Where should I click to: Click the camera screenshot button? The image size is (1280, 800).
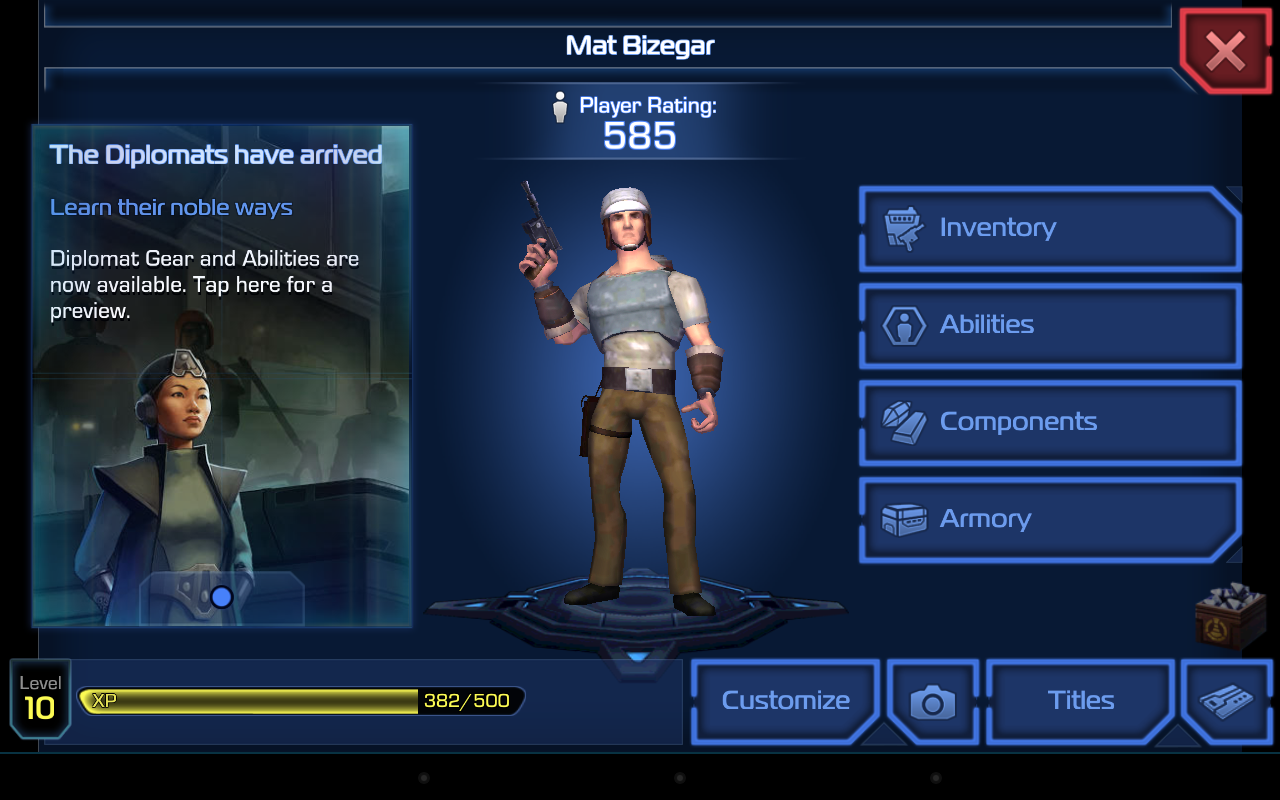tap(932, 702)
